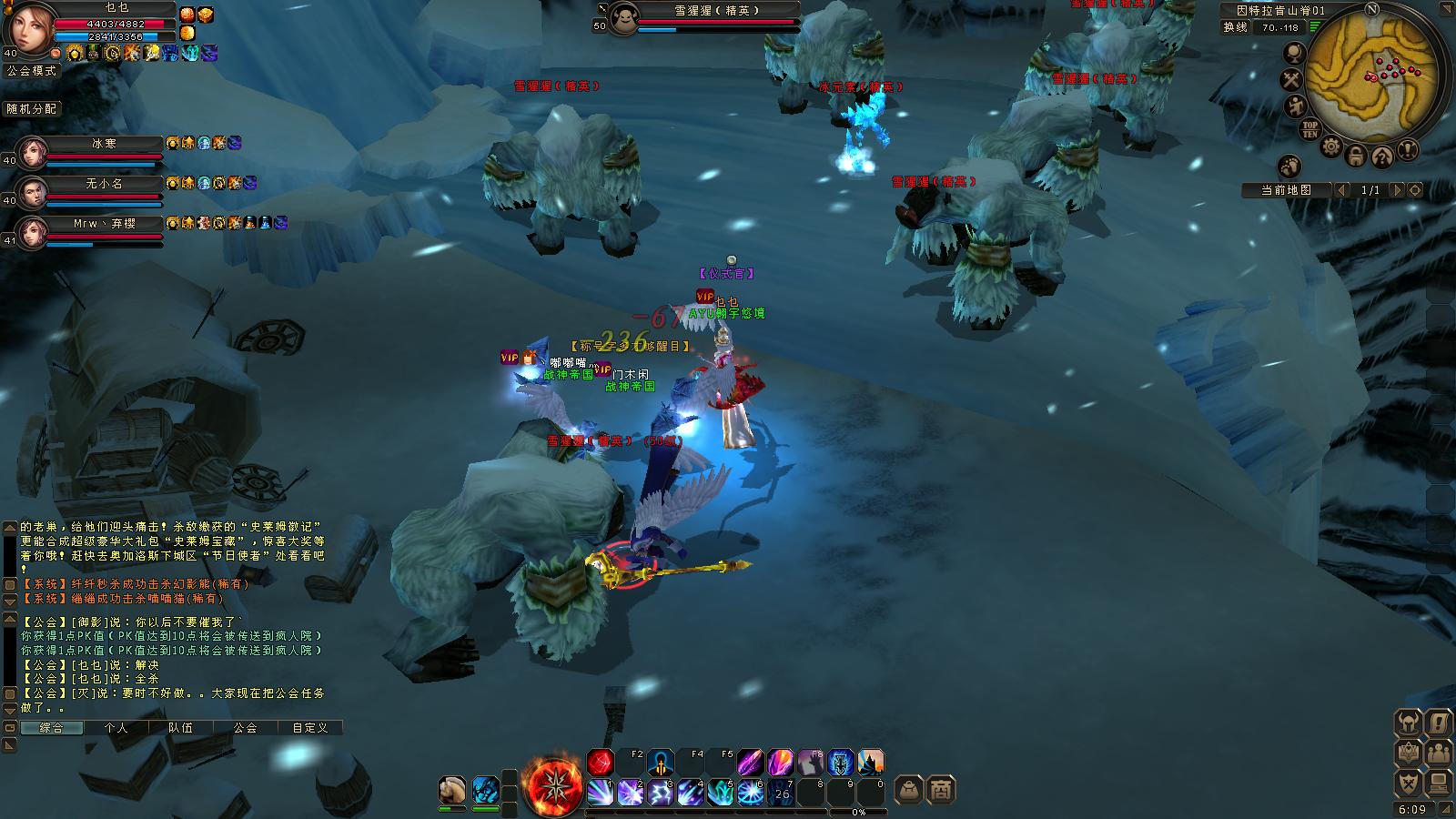
Task: Open the TOP TEN rankings
Action: tap(1309, 128)
